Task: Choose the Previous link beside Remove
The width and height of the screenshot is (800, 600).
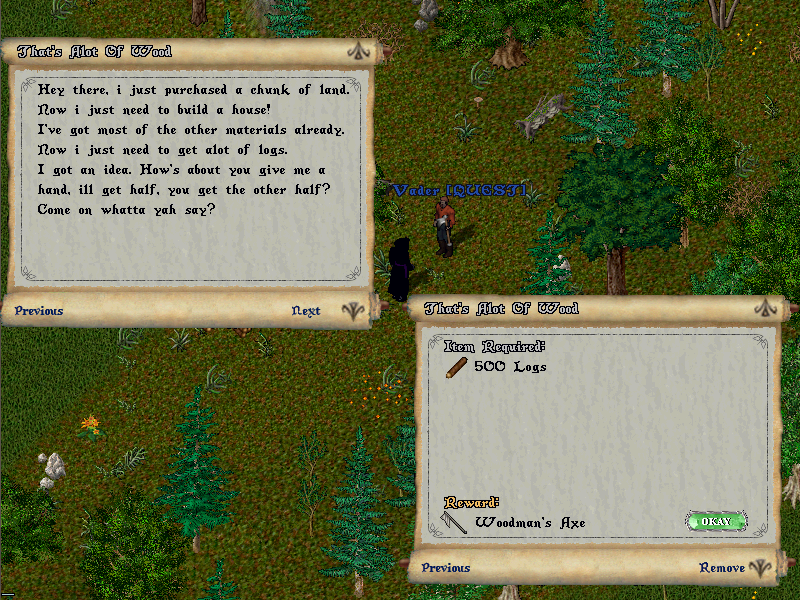Action: [x=446, y=568]
